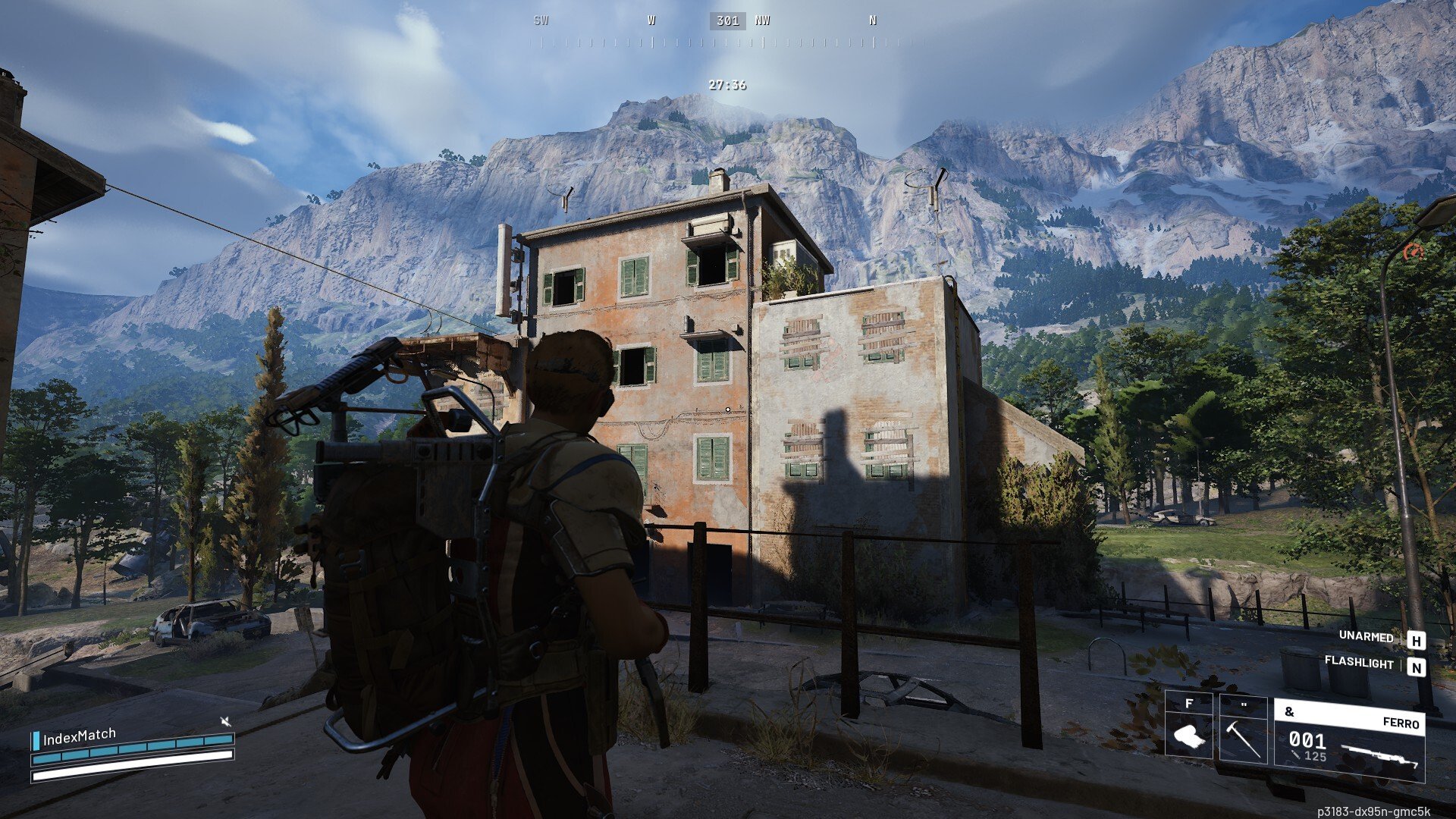Select the Ferro rifle weapon slot

1349,740
